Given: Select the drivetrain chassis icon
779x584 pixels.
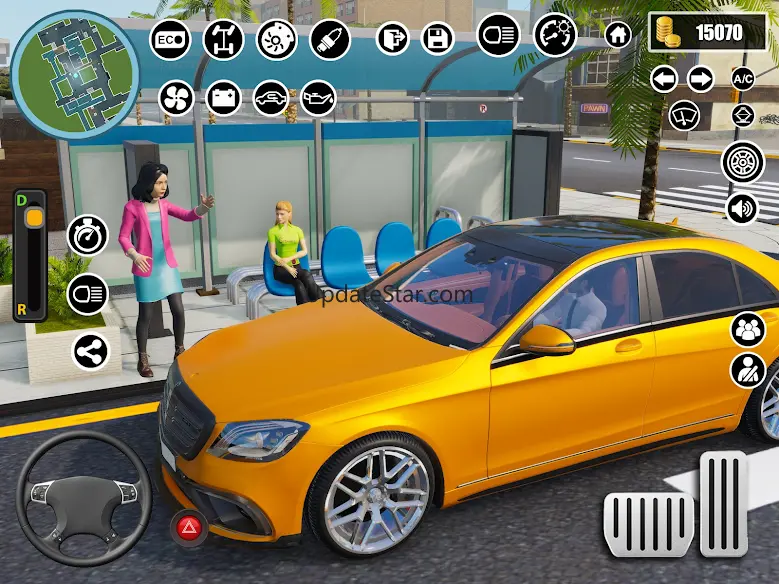Looking at the screenshot, I should 223,40.
